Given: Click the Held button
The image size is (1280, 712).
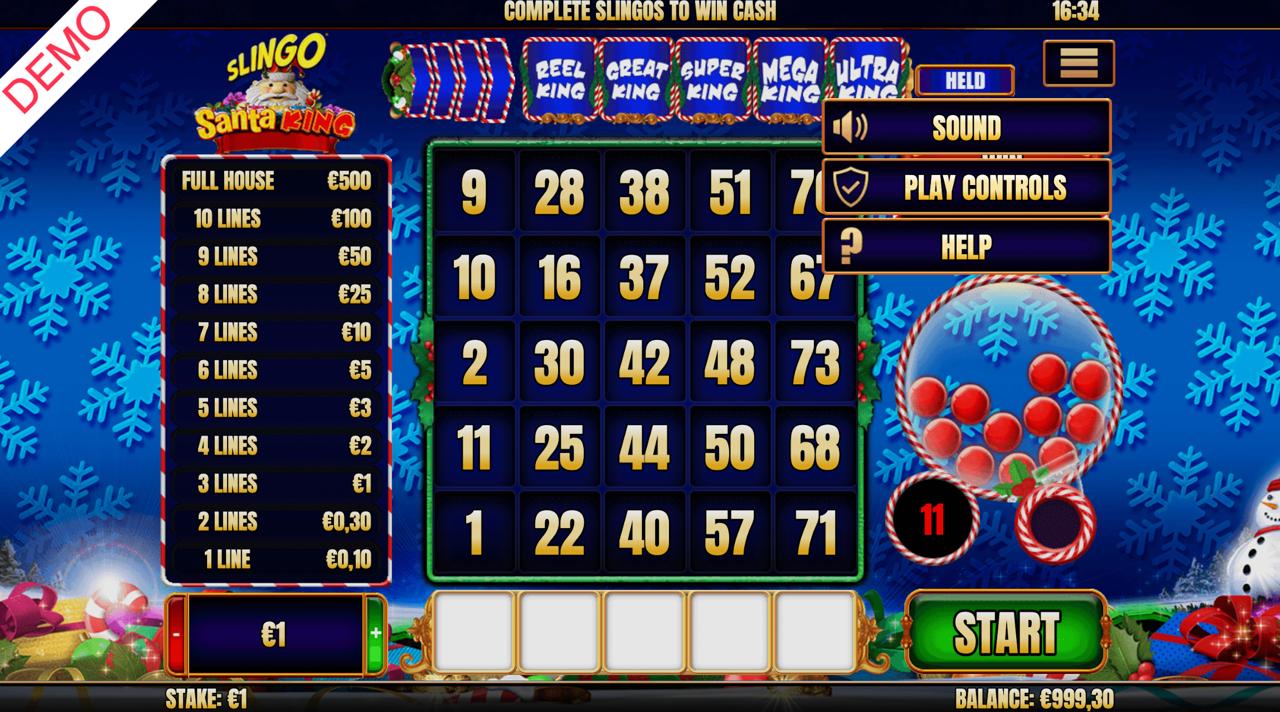Looking at the screenshot, I should point(964,81).
